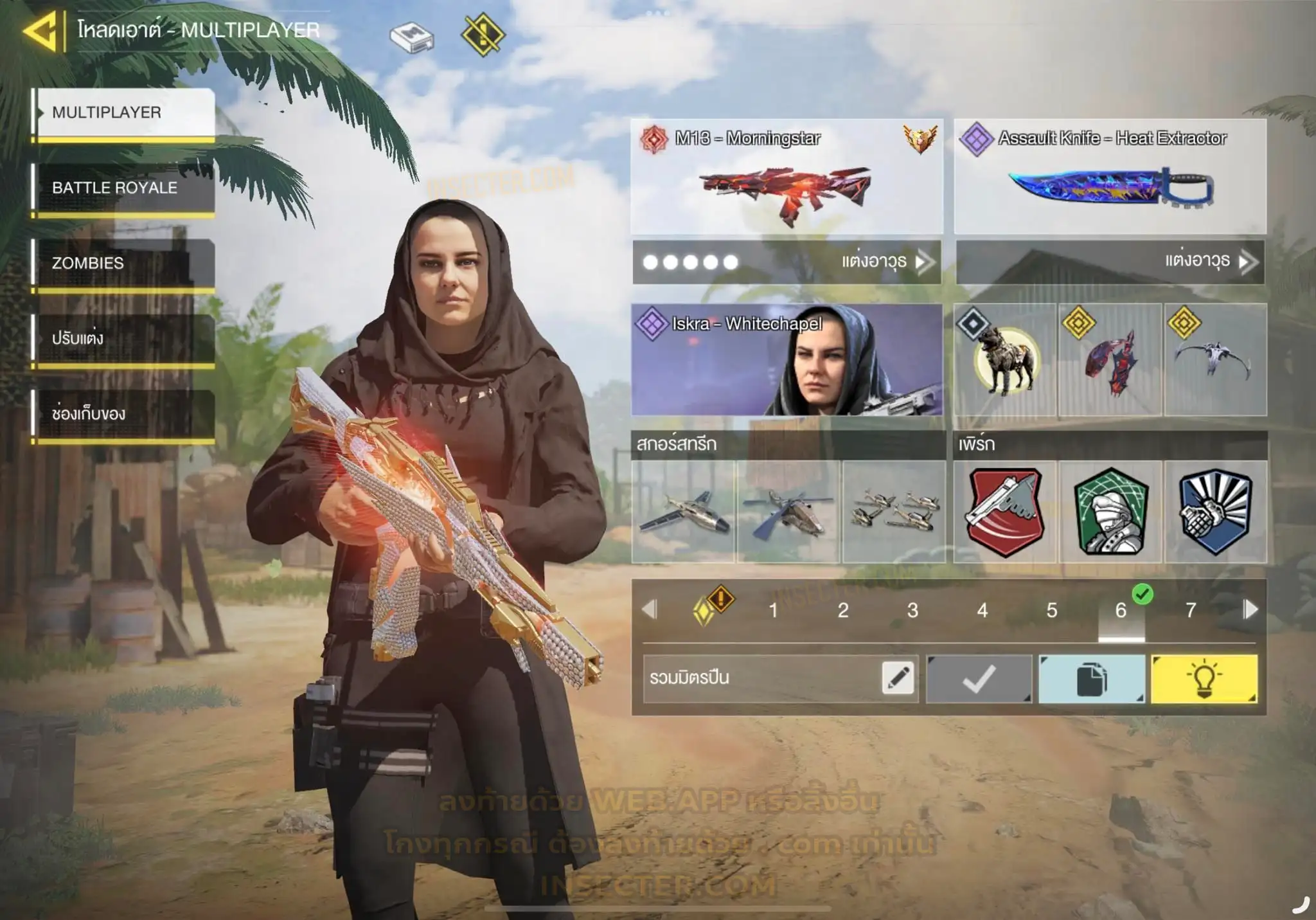Viewport: 1316px width, 920px height.
Task: Open the ช่องเก็บของ inventory tab
Action: coord(123,413)
